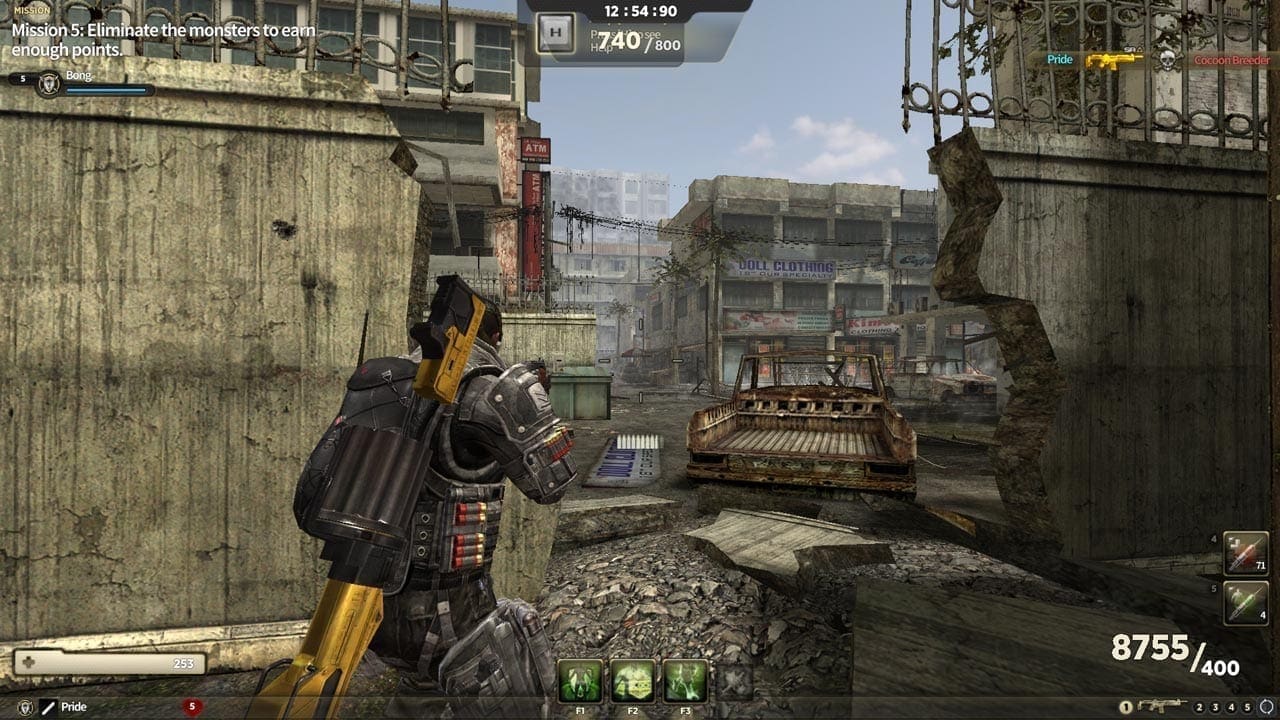Click the circular icon after weapon slots
1280x720 pixels.
(1267, 707)
